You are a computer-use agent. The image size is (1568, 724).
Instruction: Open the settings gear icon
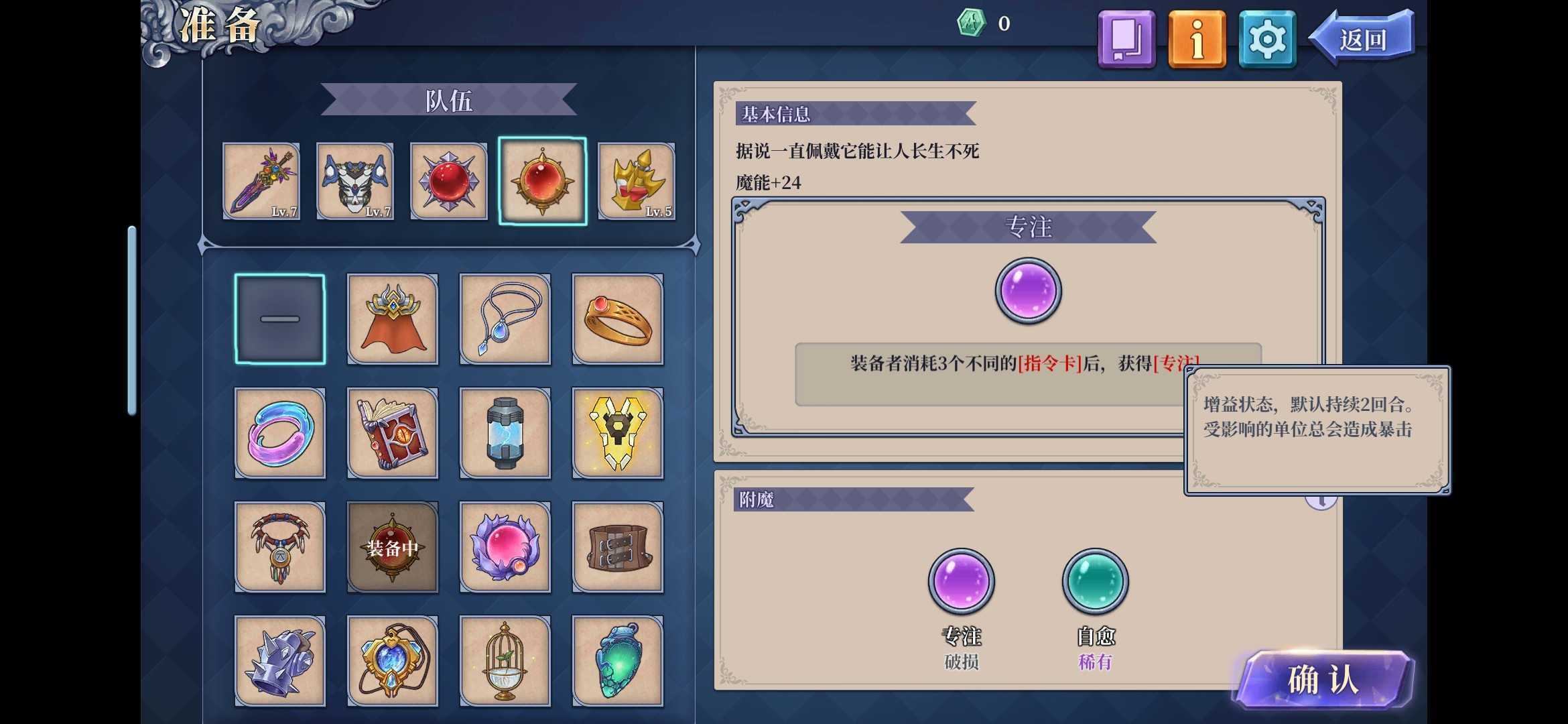click(x=1265, y=39)
